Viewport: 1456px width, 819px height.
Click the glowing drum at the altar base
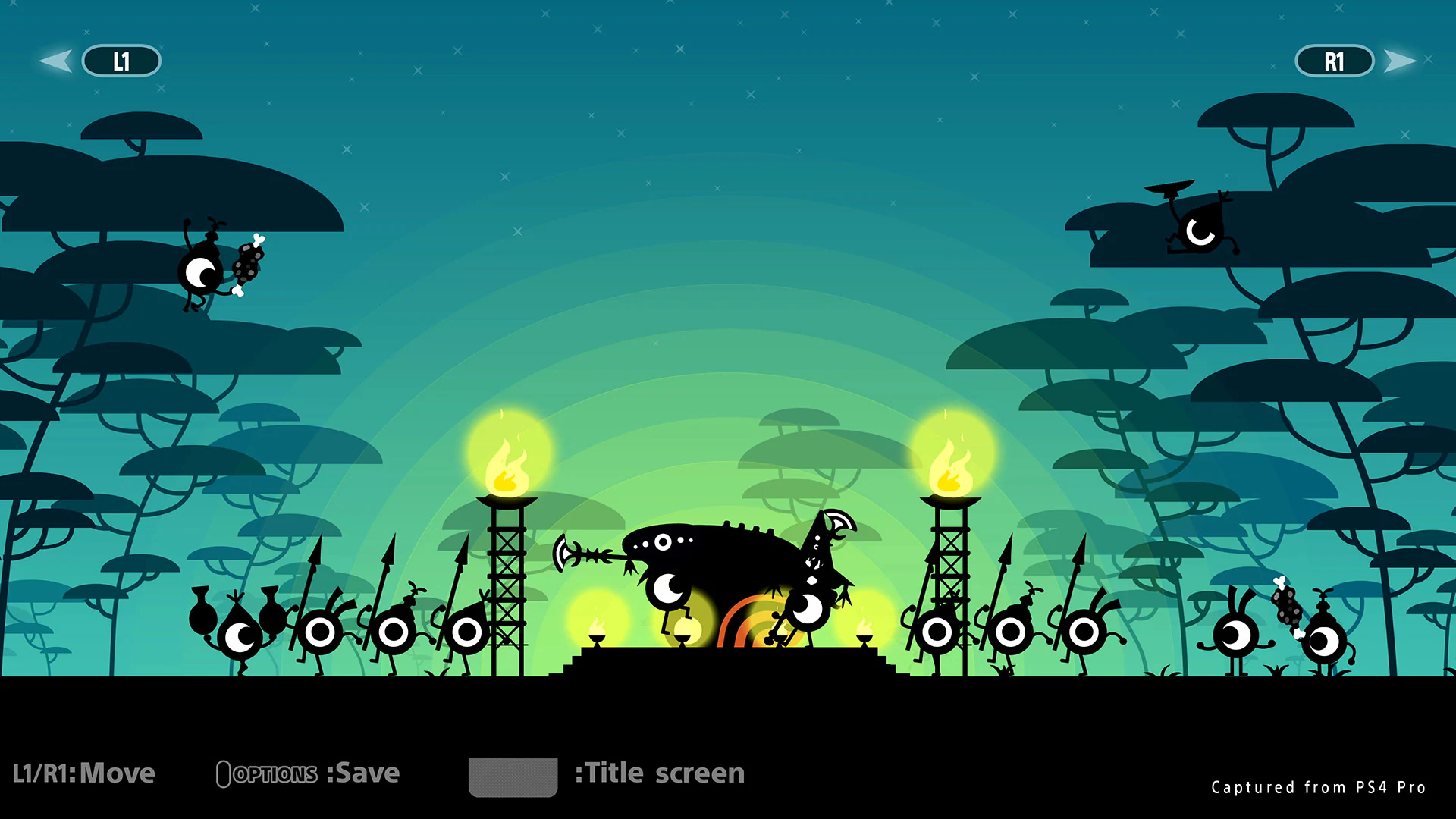pyautogui.click(x=686, y=629)
